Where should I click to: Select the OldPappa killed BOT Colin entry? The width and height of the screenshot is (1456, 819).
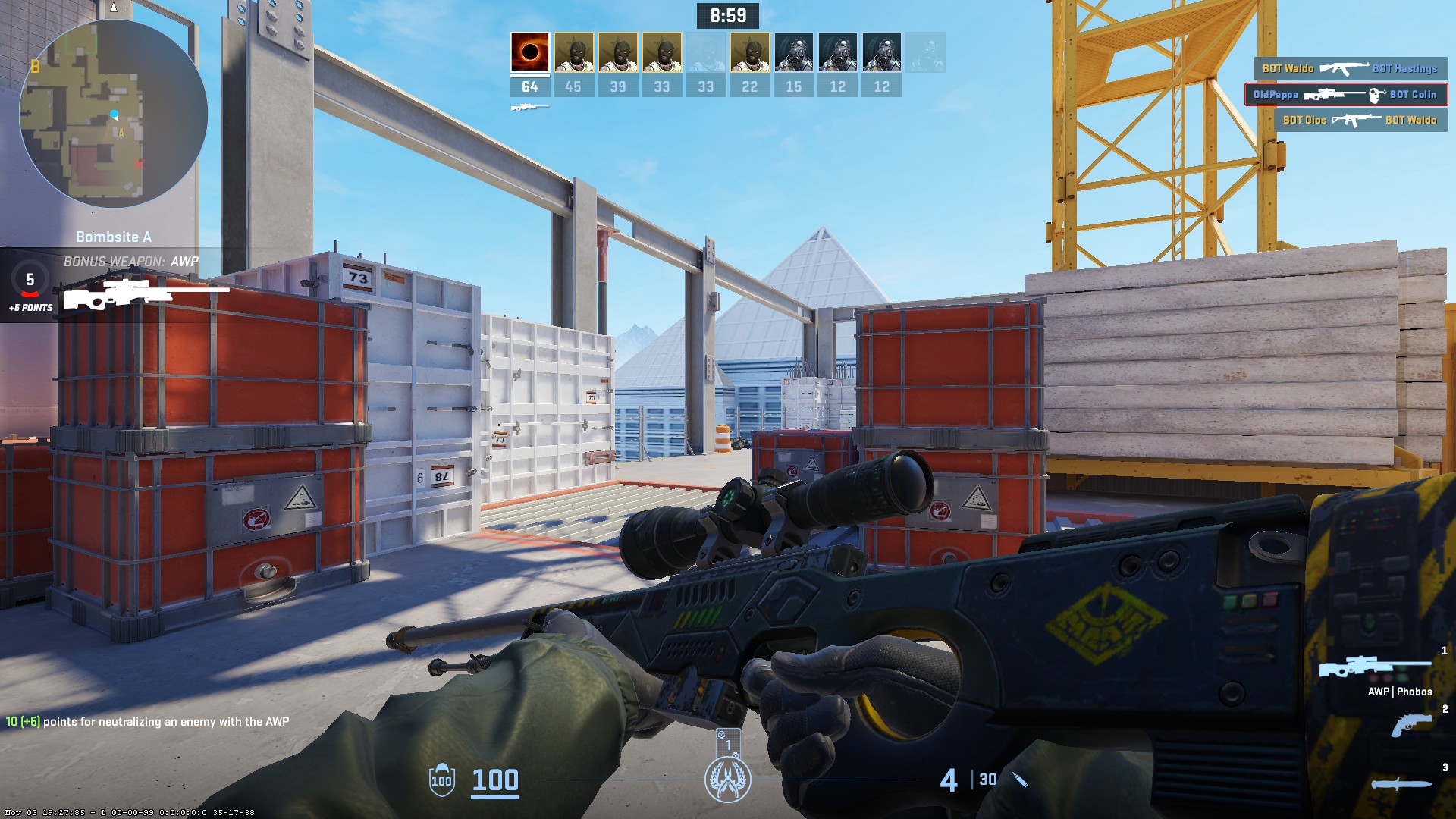[x=1345, y=95]
